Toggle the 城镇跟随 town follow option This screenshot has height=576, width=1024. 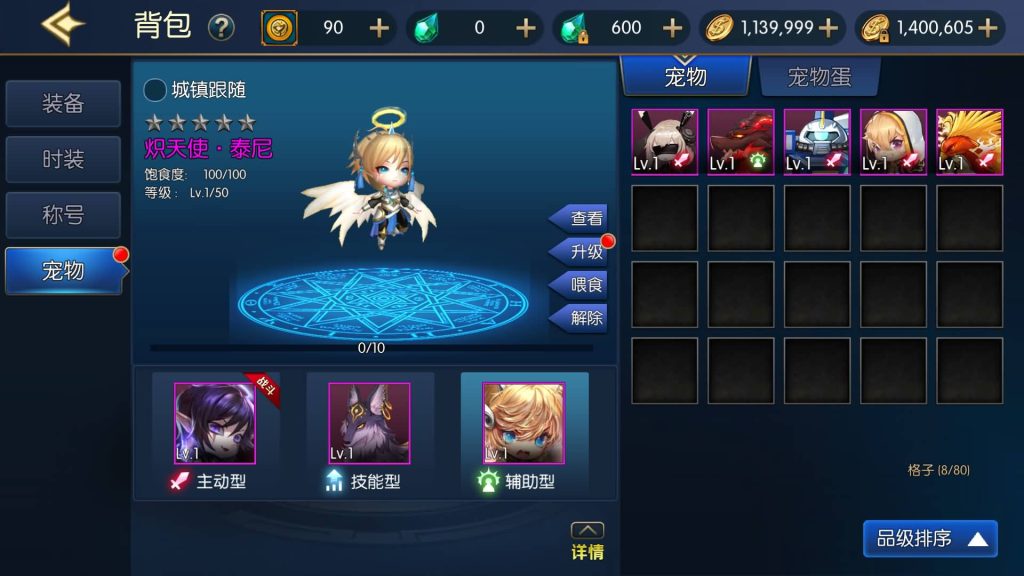[x=156, y=90]
